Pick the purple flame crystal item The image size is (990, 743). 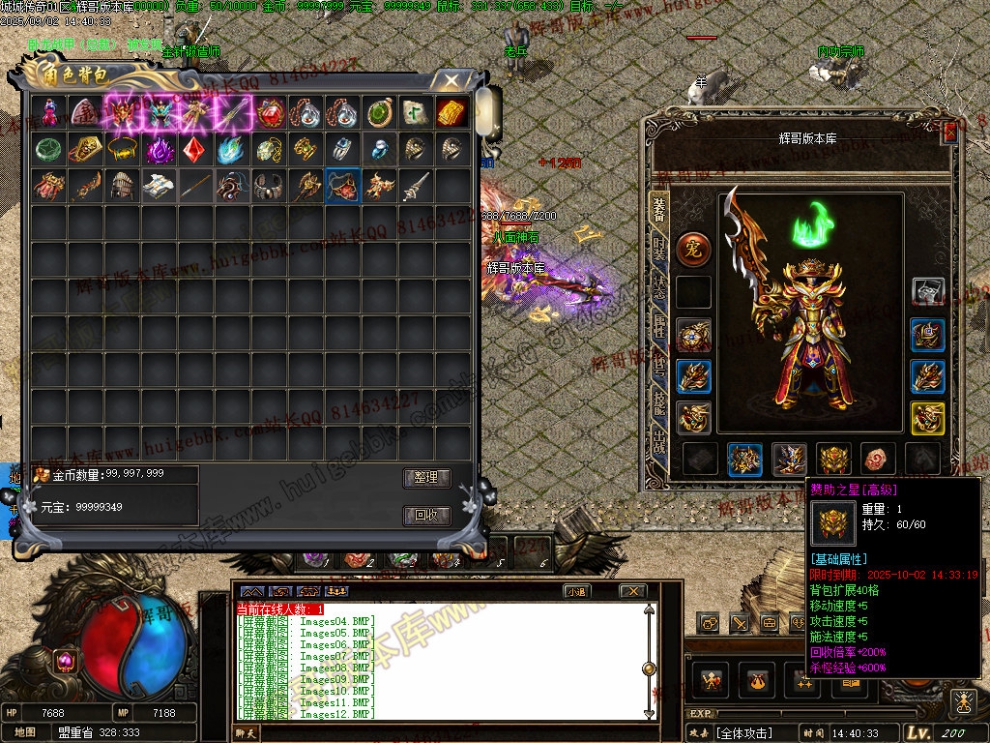(159, 150)
